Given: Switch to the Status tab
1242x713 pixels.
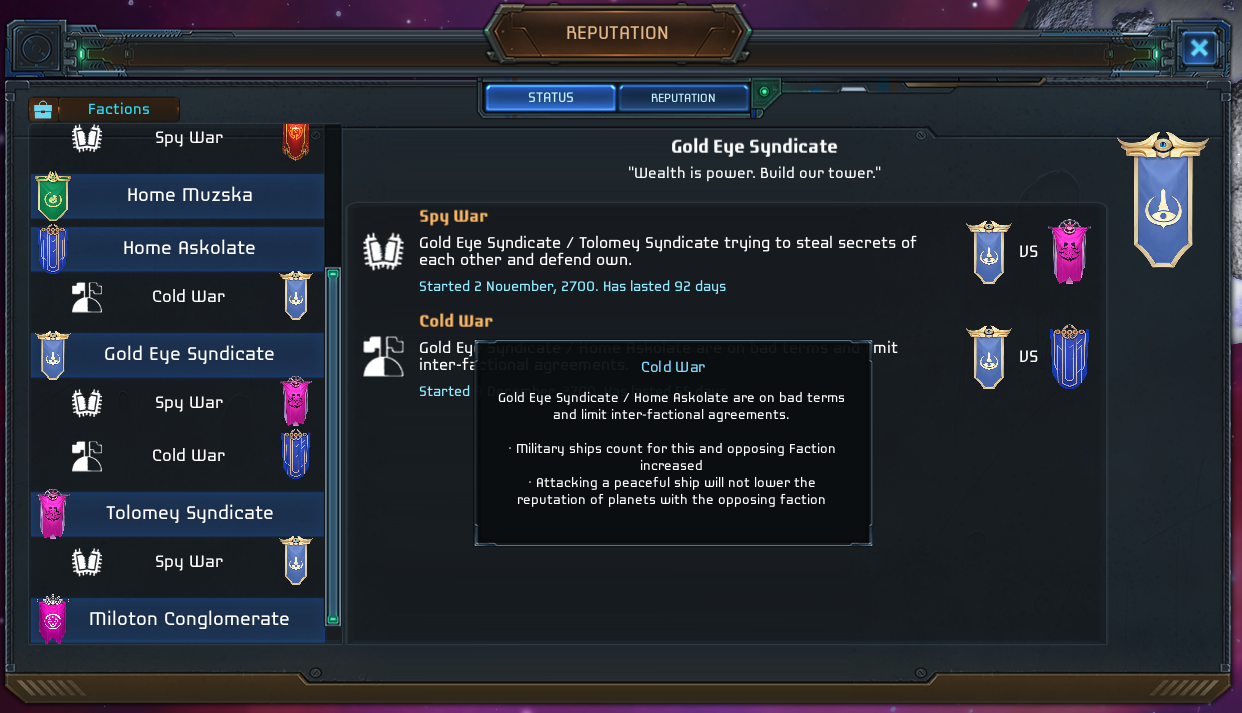Looking at the screenshot, I should point(550,98).
